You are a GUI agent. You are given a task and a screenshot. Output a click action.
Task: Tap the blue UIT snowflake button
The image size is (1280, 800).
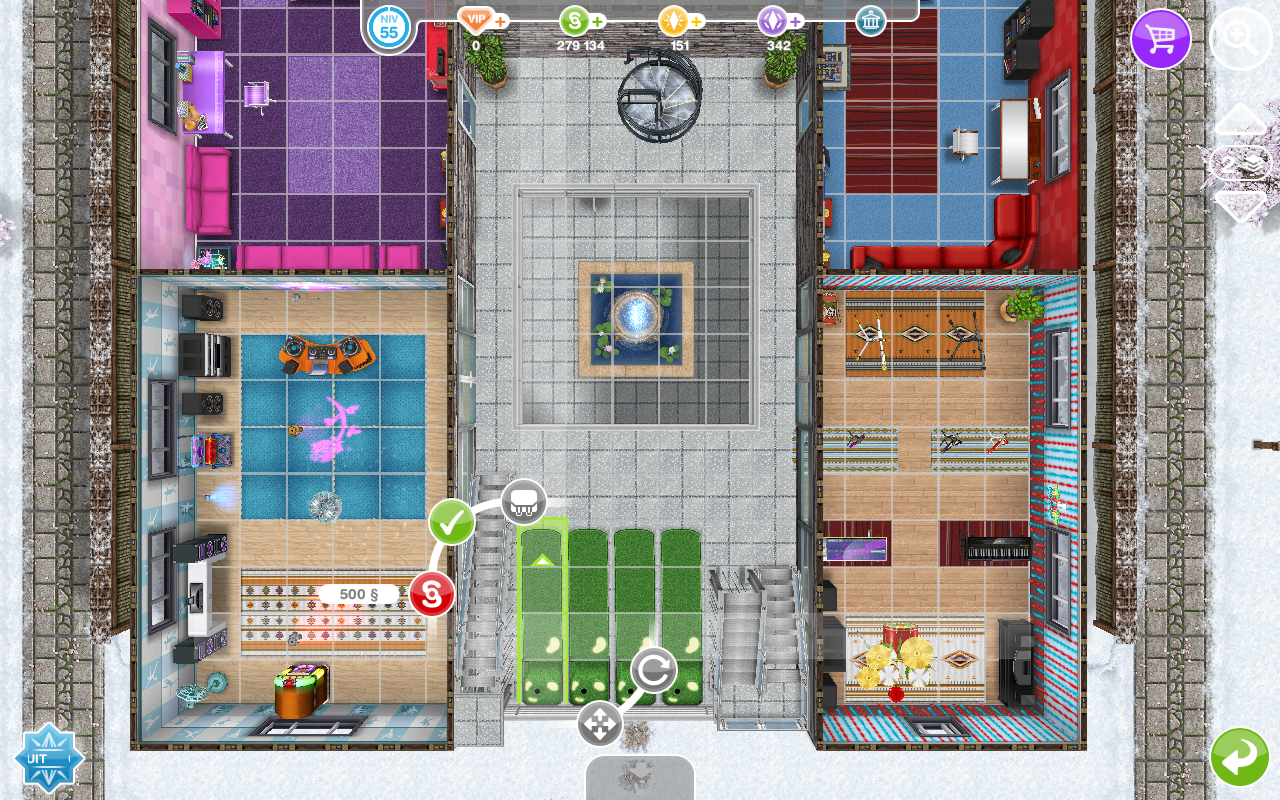[x=48, y=758]
